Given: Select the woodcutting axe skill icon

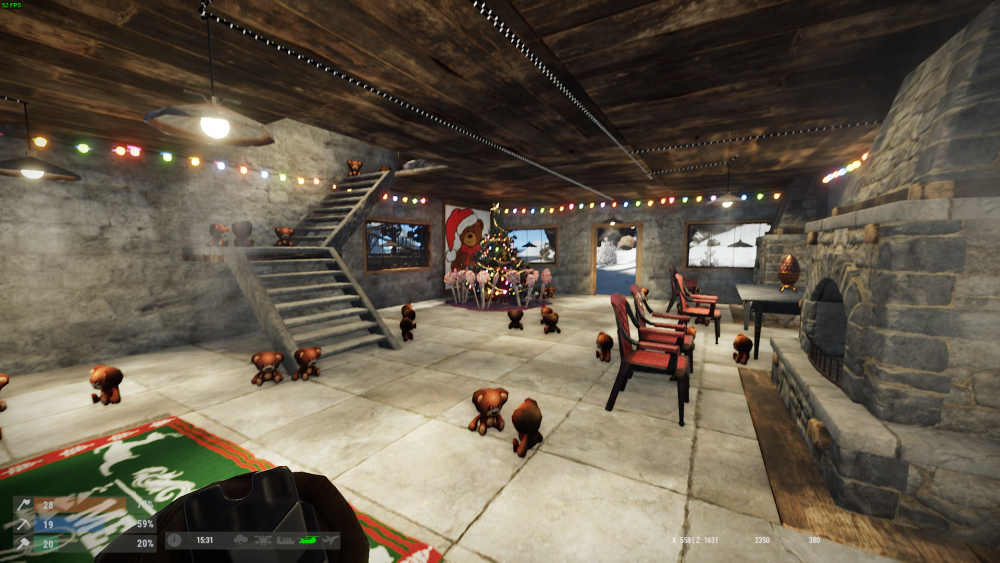Looking at the screenshot, I should point(22,505).
